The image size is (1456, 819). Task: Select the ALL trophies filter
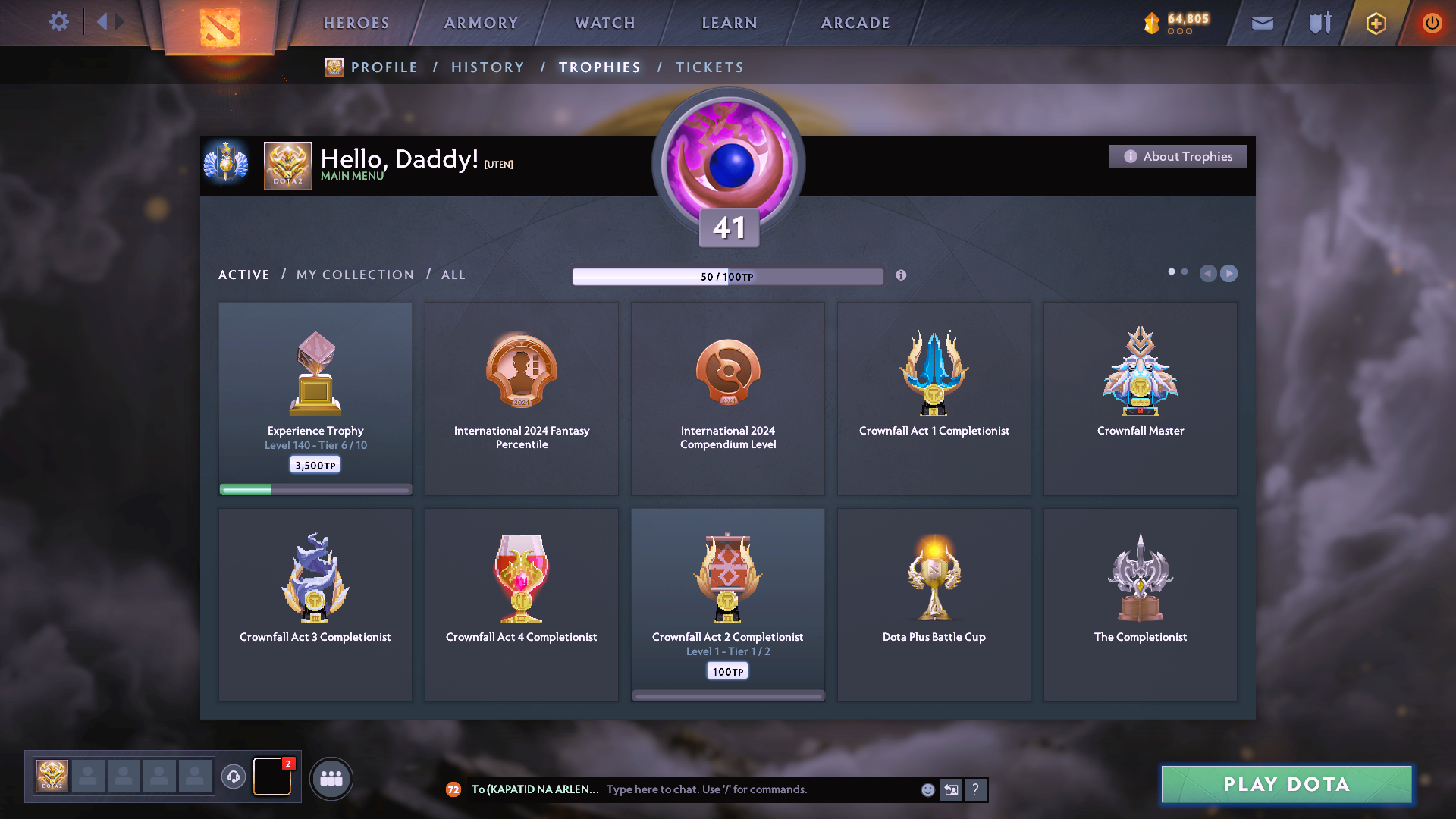pos(453,275)
